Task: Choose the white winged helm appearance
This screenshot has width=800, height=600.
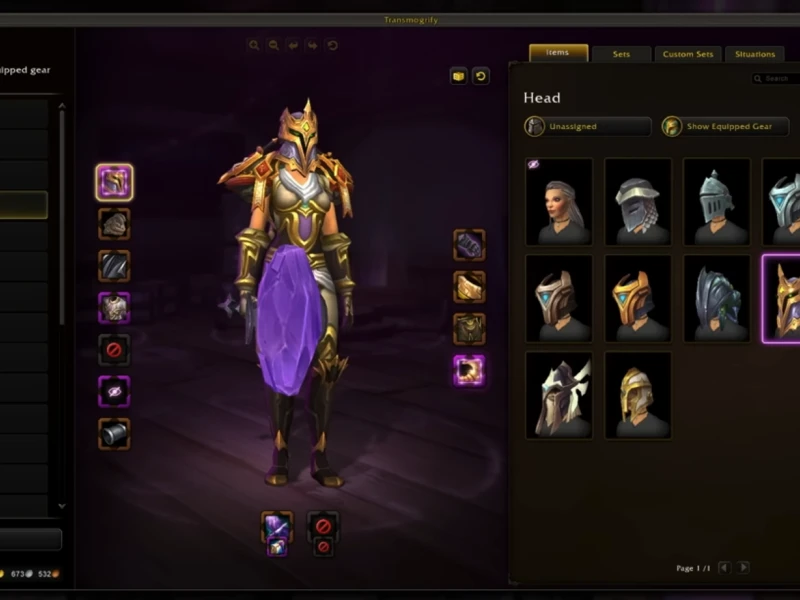Action: [x=559, y=395]
